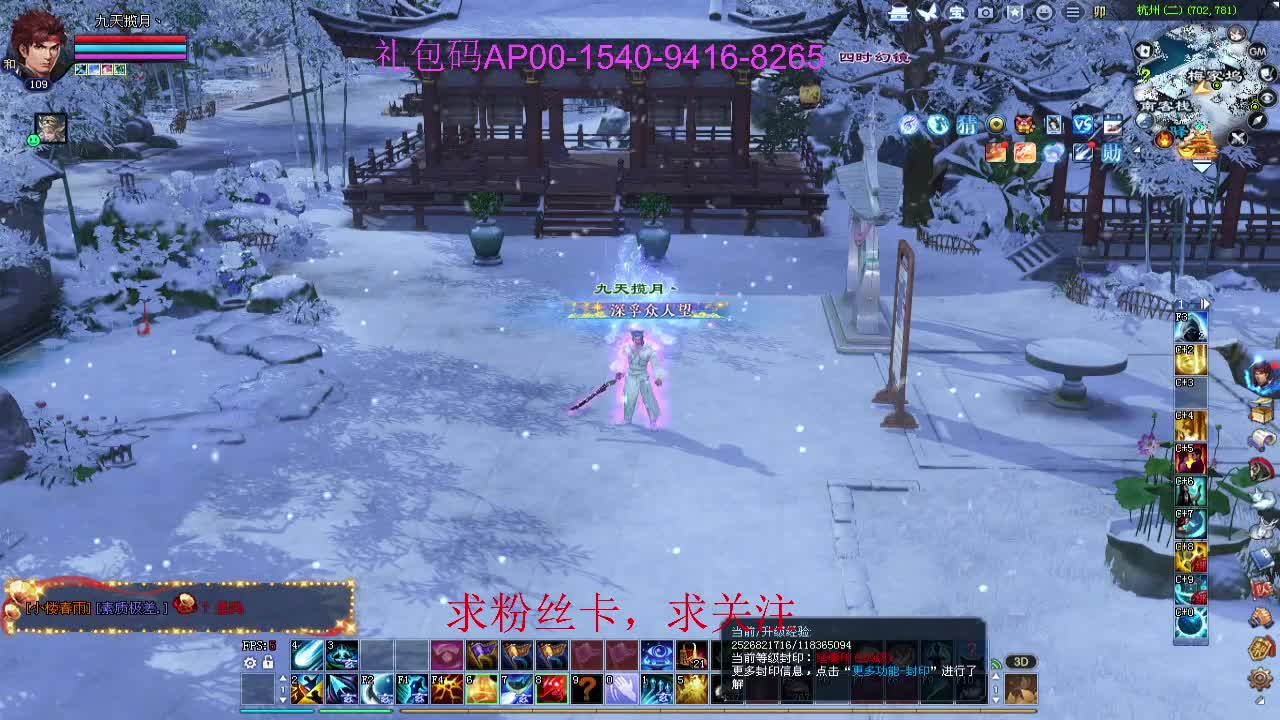Toggle the eye icon on the minimap
Screen dimensions: 1280x720
coord(1266,98)
